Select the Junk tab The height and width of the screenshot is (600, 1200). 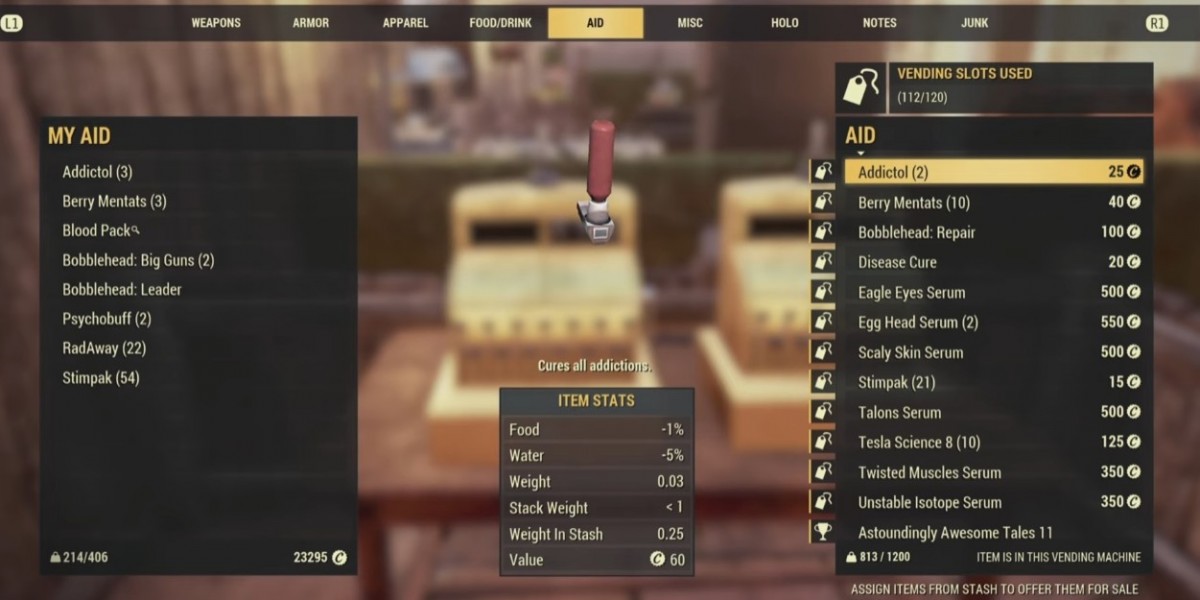[975, 23]
